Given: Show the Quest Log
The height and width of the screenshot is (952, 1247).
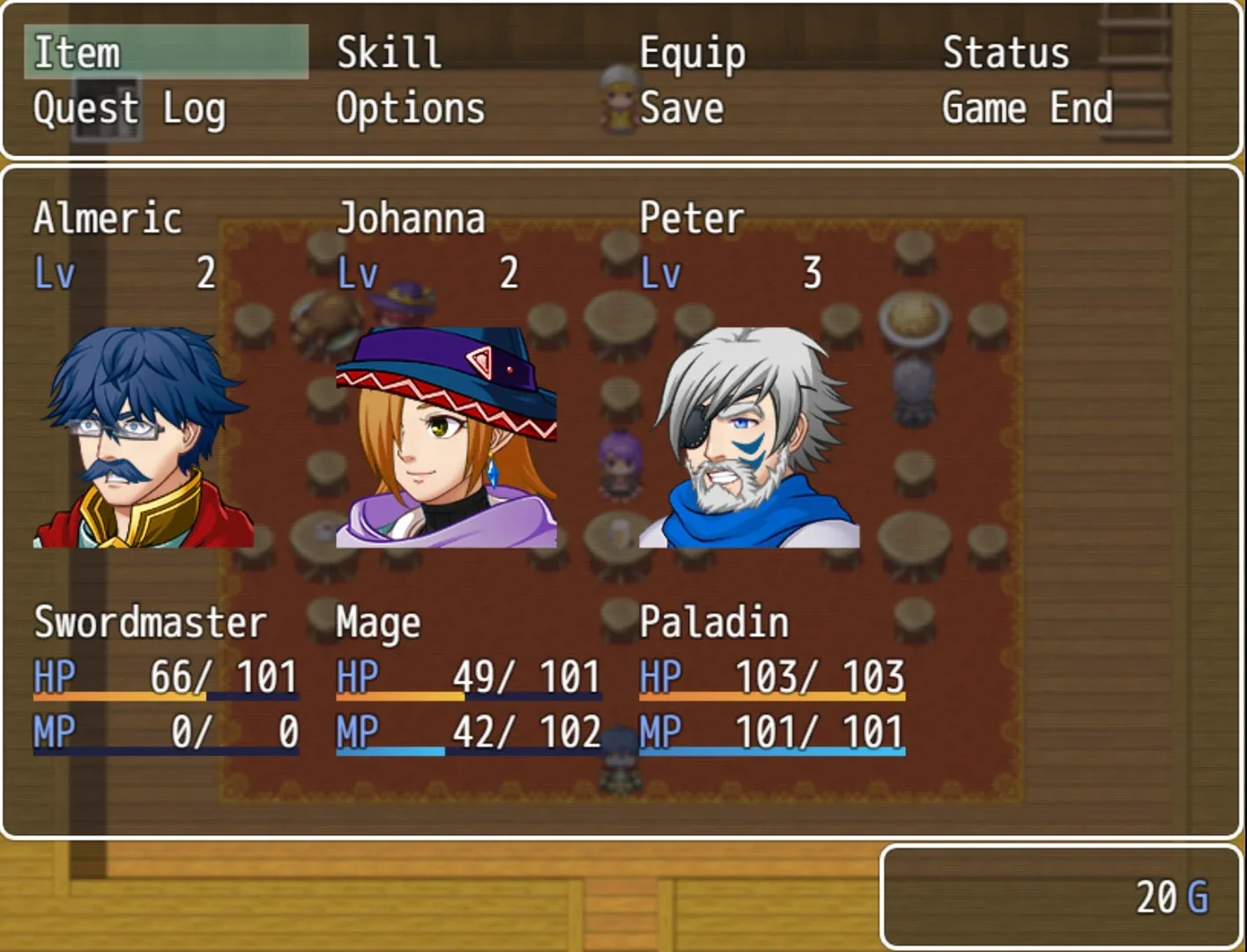Looking at the screenshot, I should tap(130, 109).
